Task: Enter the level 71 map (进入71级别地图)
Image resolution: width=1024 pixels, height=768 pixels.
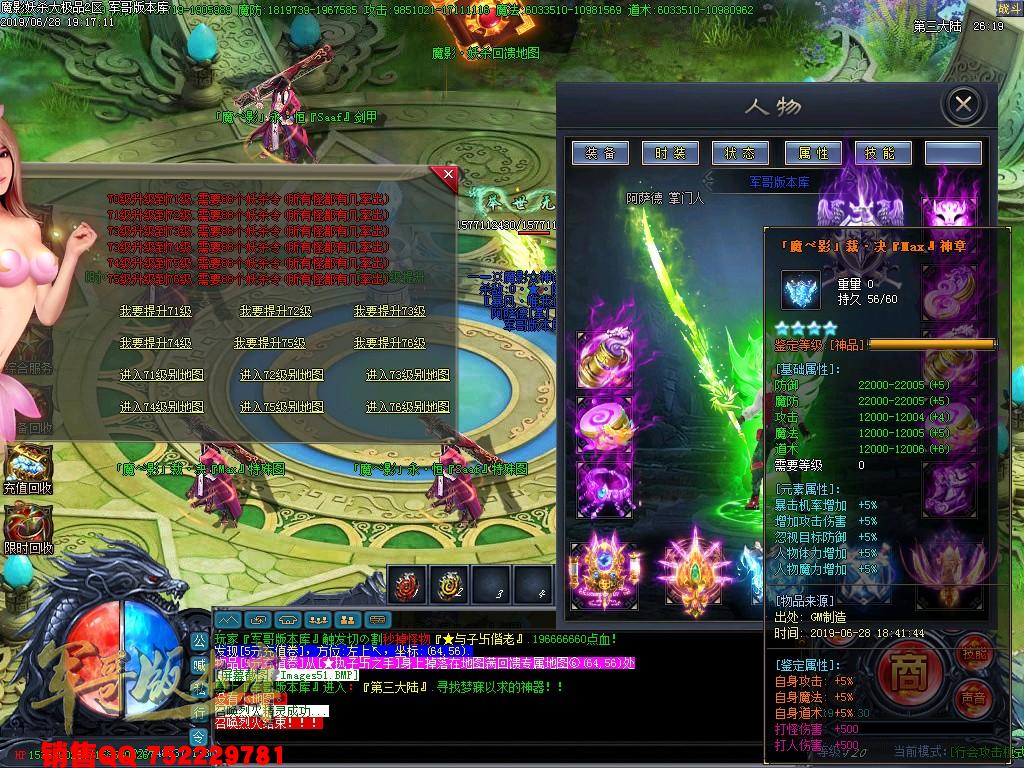Action: tap(161, 376)
